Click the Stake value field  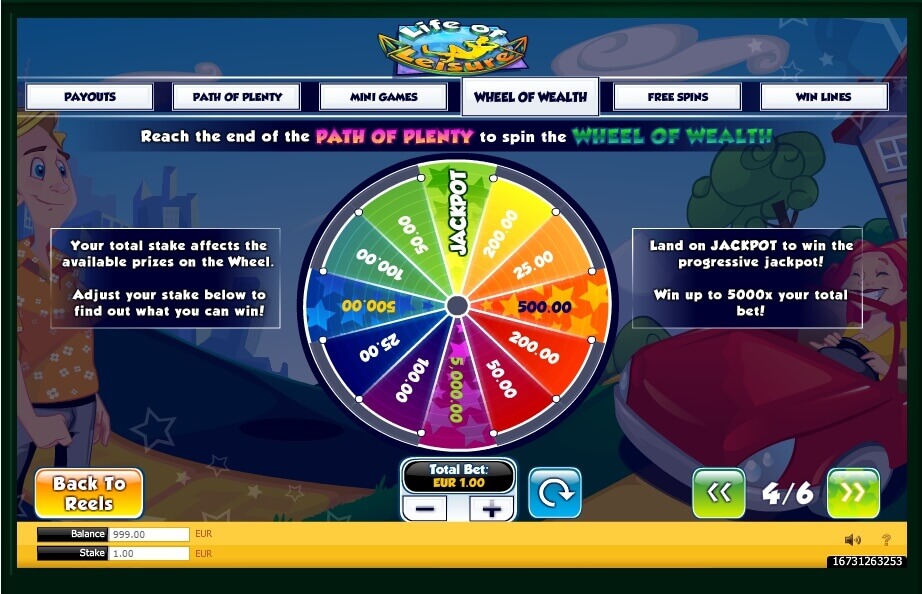pyautogui.click(x=148, y=553)
